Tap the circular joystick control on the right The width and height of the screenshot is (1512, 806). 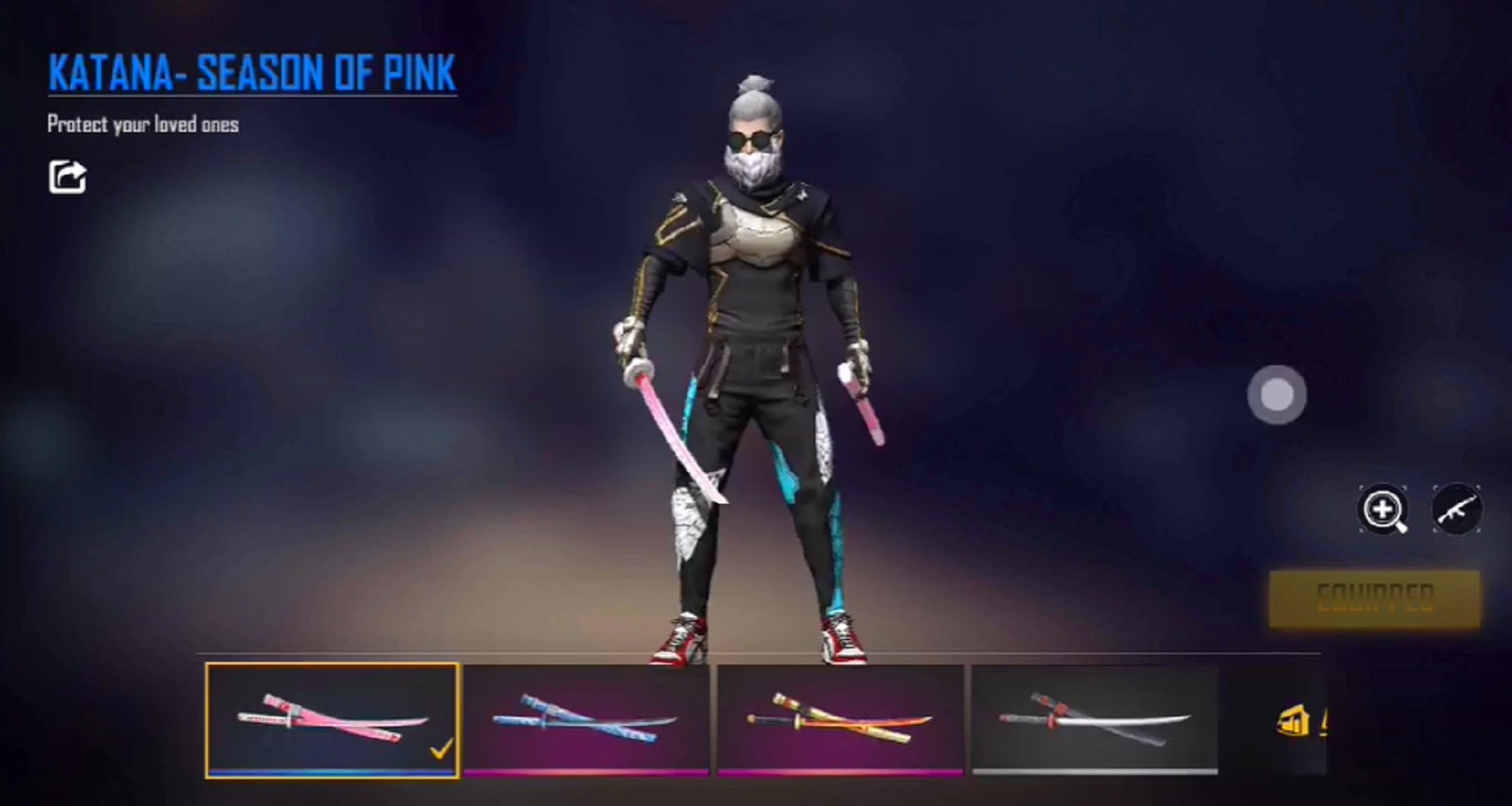[1278, 394]
